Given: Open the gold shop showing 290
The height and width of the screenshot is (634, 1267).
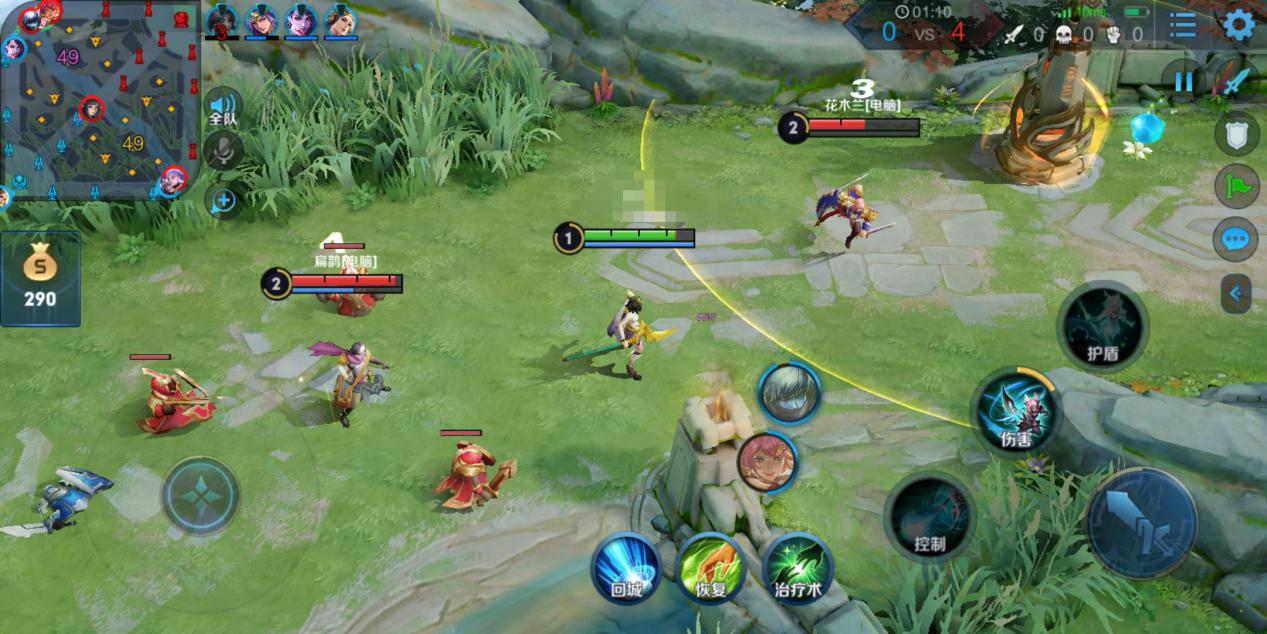Looking at the screenshot, I should click(40, 278).
